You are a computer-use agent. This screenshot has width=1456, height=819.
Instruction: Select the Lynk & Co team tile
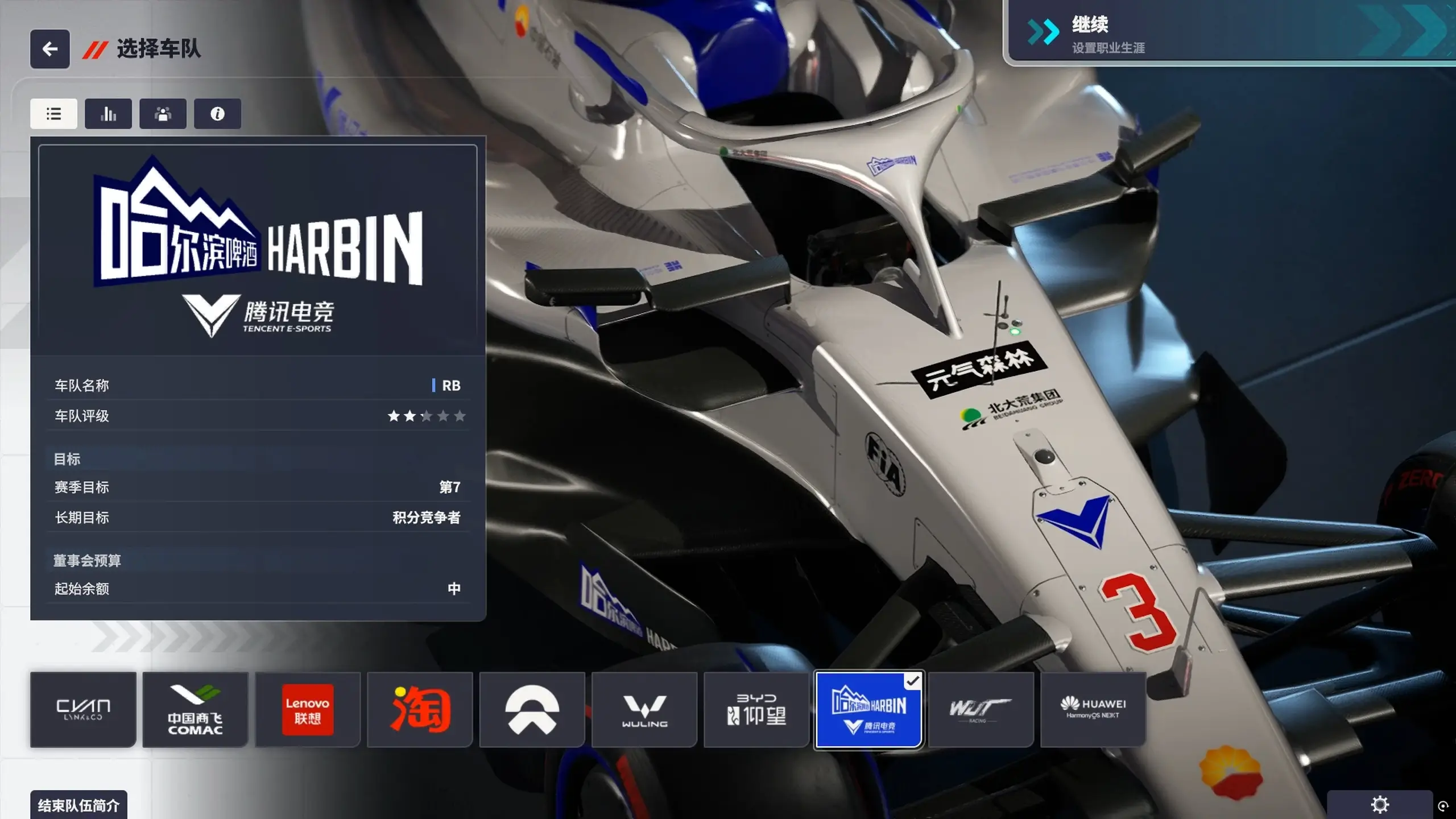tap(83, 709)
